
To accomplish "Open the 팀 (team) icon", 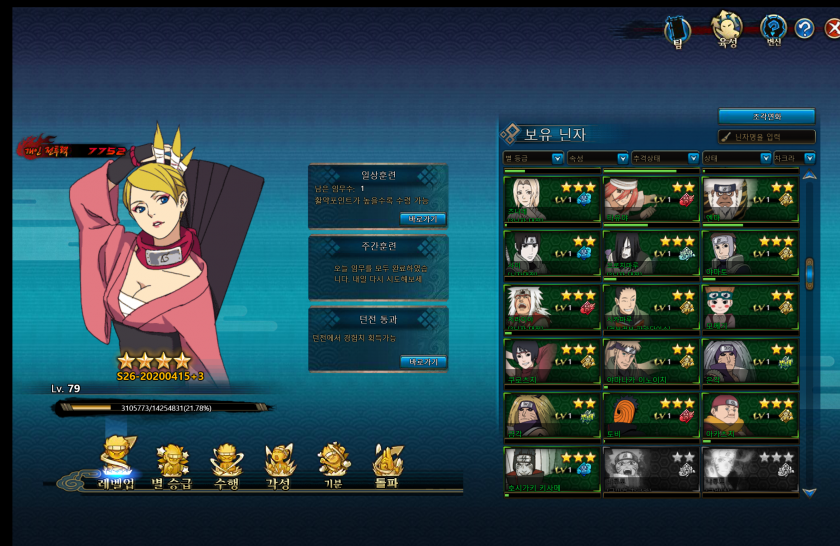I will [x=678, y=30].
